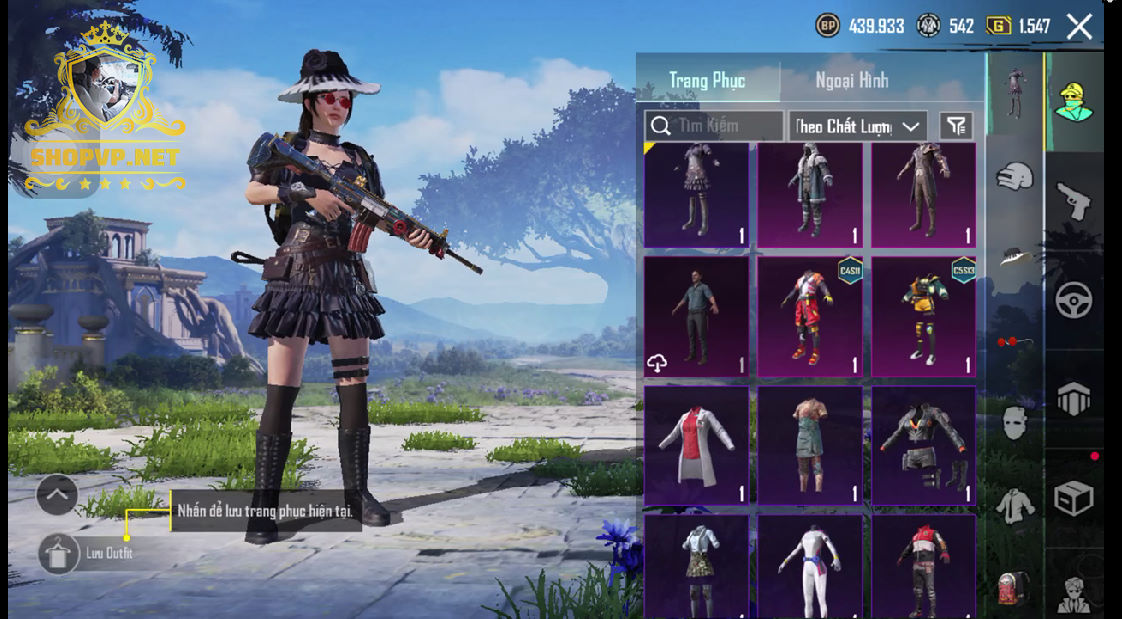This screenshot has height=619, width=1122.
Task: Click the Tìm Kiếm search box
Action: (715, 126)
